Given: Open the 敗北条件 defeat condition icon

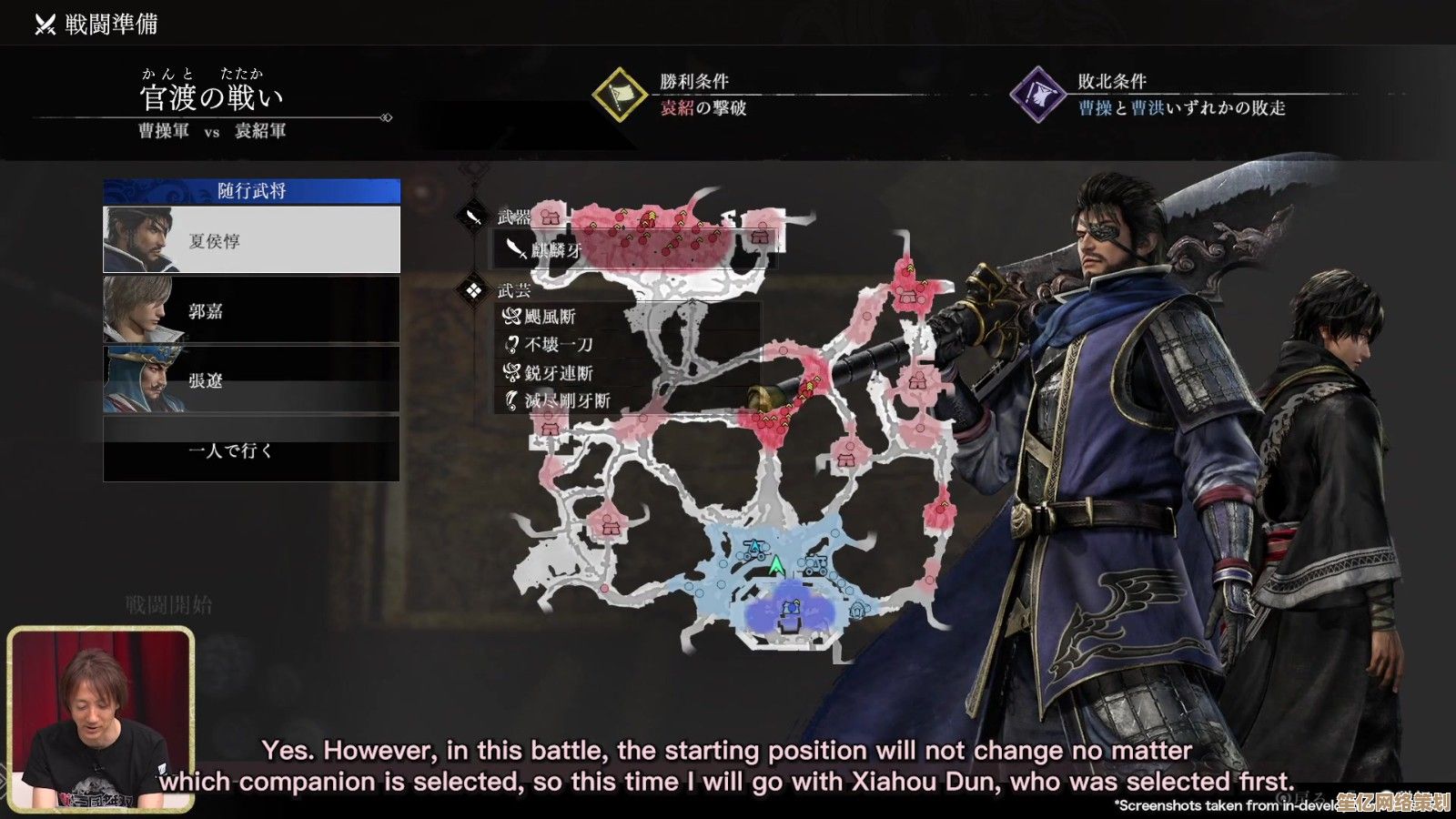Looking at the screenshot, I should pos(1038,95).
